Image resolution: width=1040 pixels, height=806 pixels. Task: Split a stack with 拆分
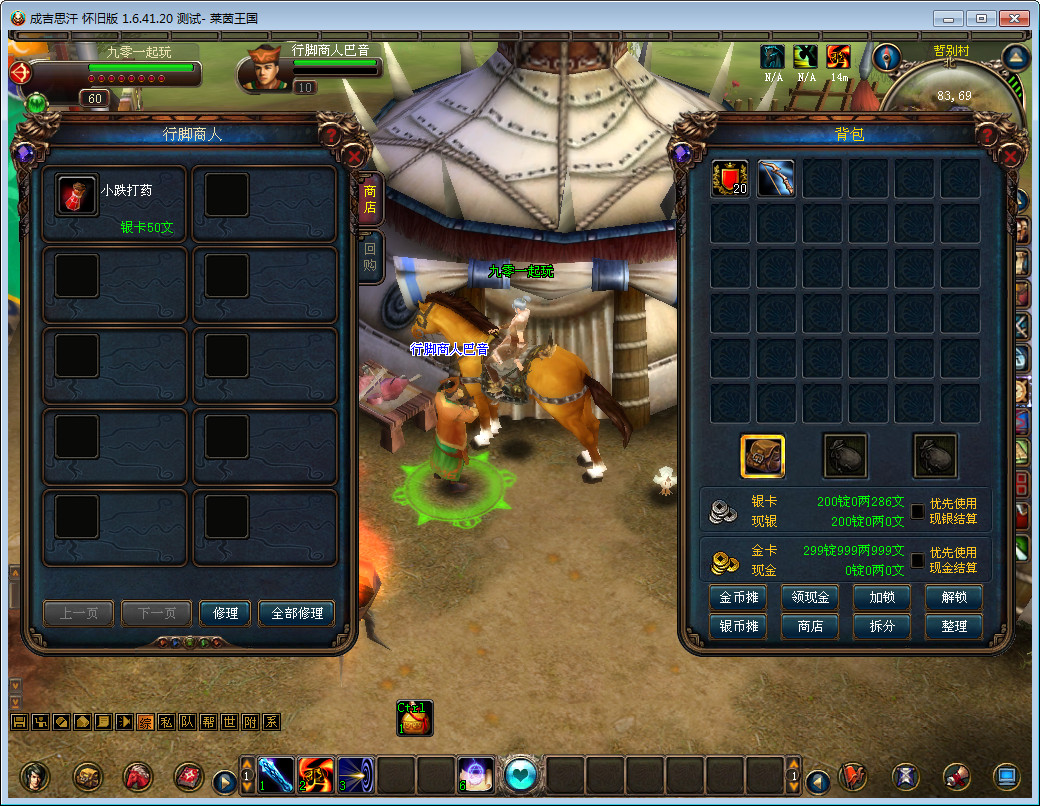click(x=882, y=626)
